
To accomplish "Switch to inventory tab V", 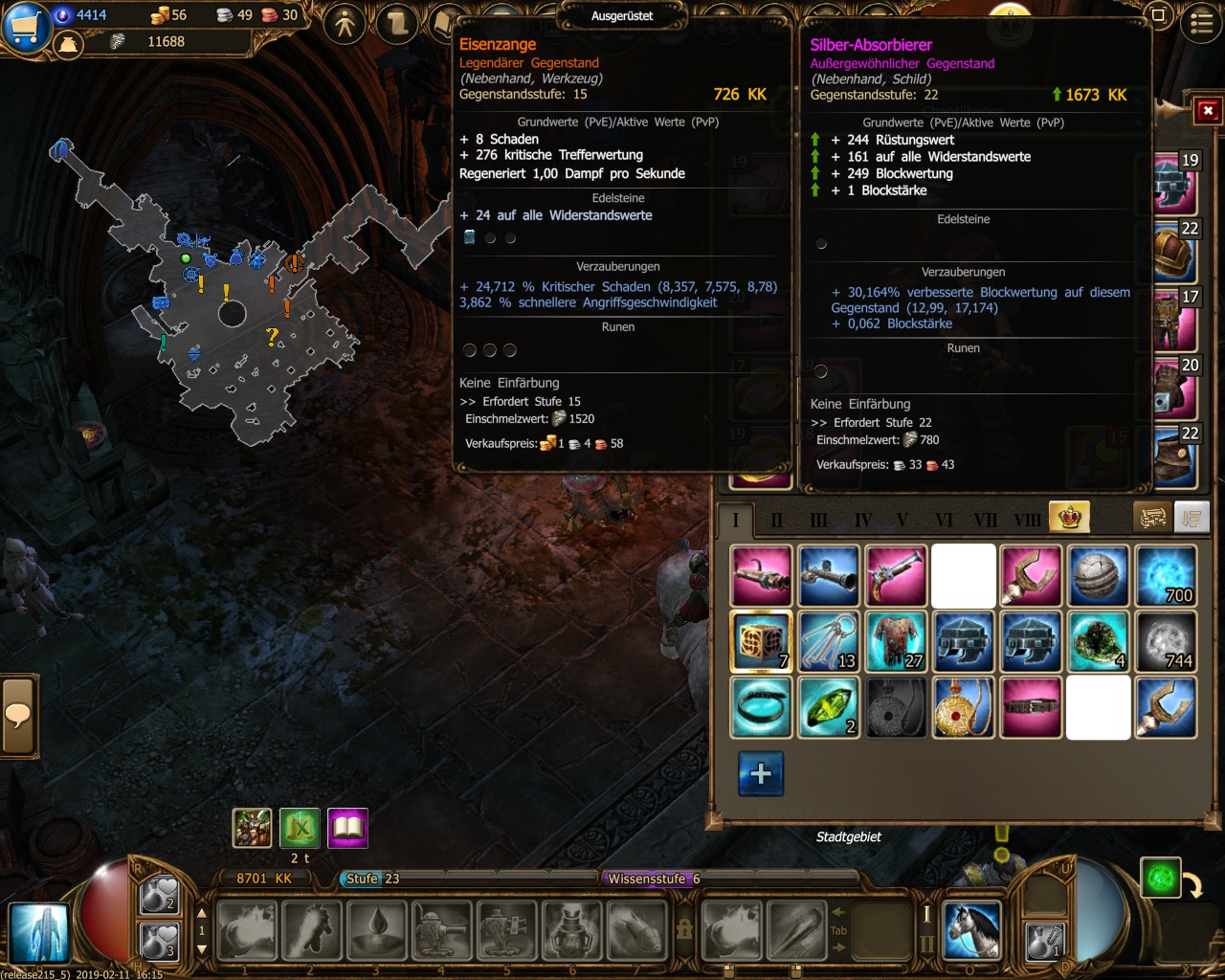I will pos(902,521).
